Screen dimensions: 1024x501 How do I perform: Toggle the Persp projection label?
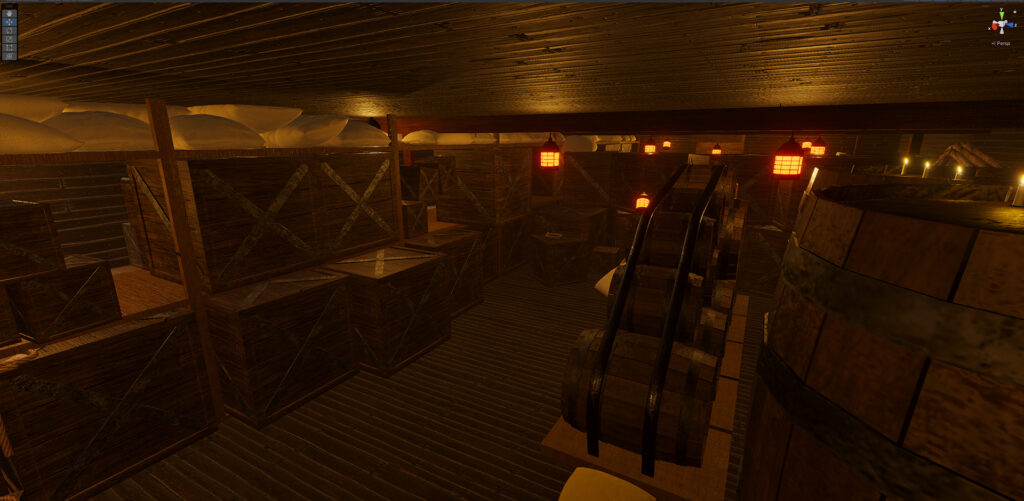[x=1001, y=43]
